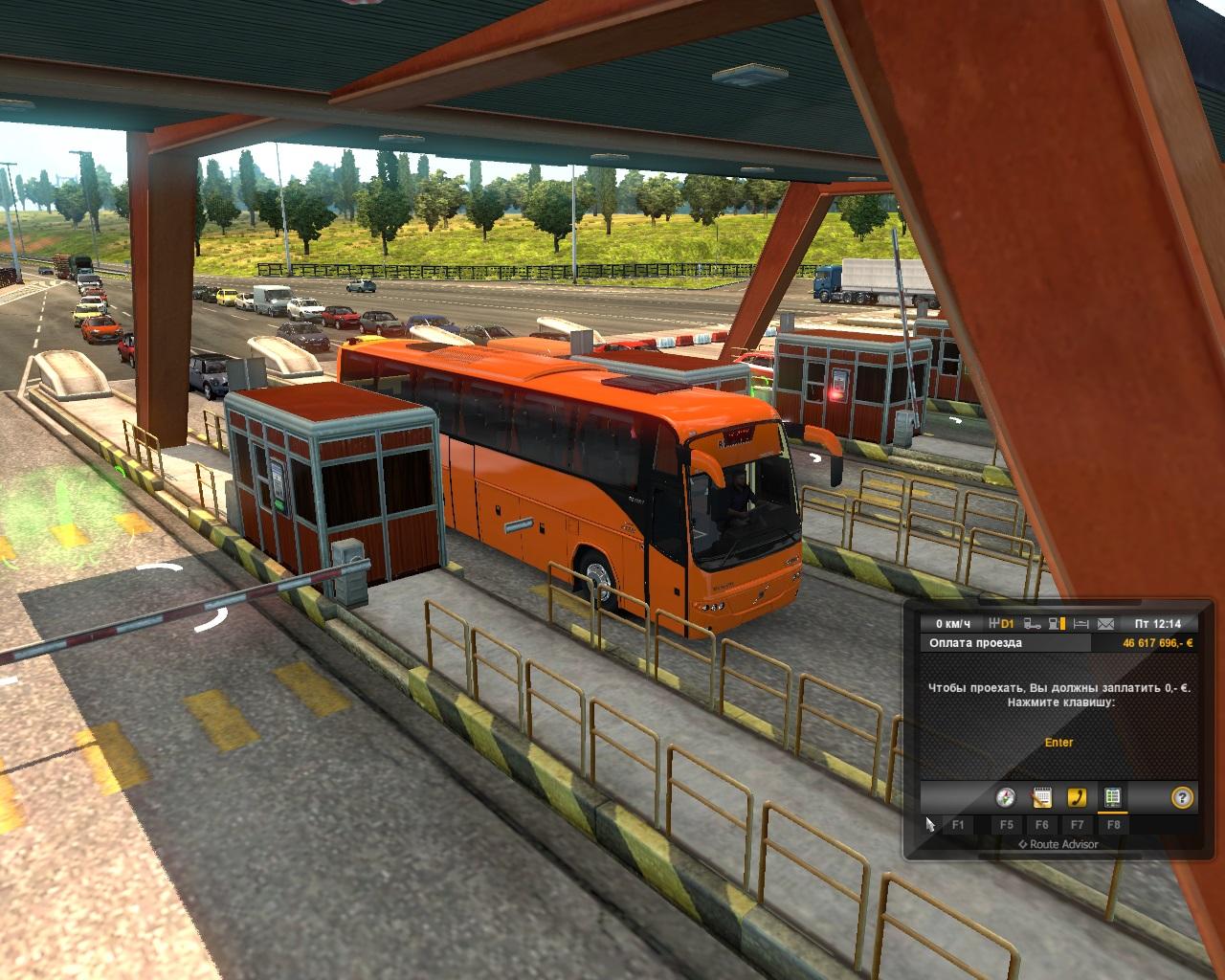1225x980 pixels.
Task: Click the fuel pump status icon
Action: (x=1057, y=624)
